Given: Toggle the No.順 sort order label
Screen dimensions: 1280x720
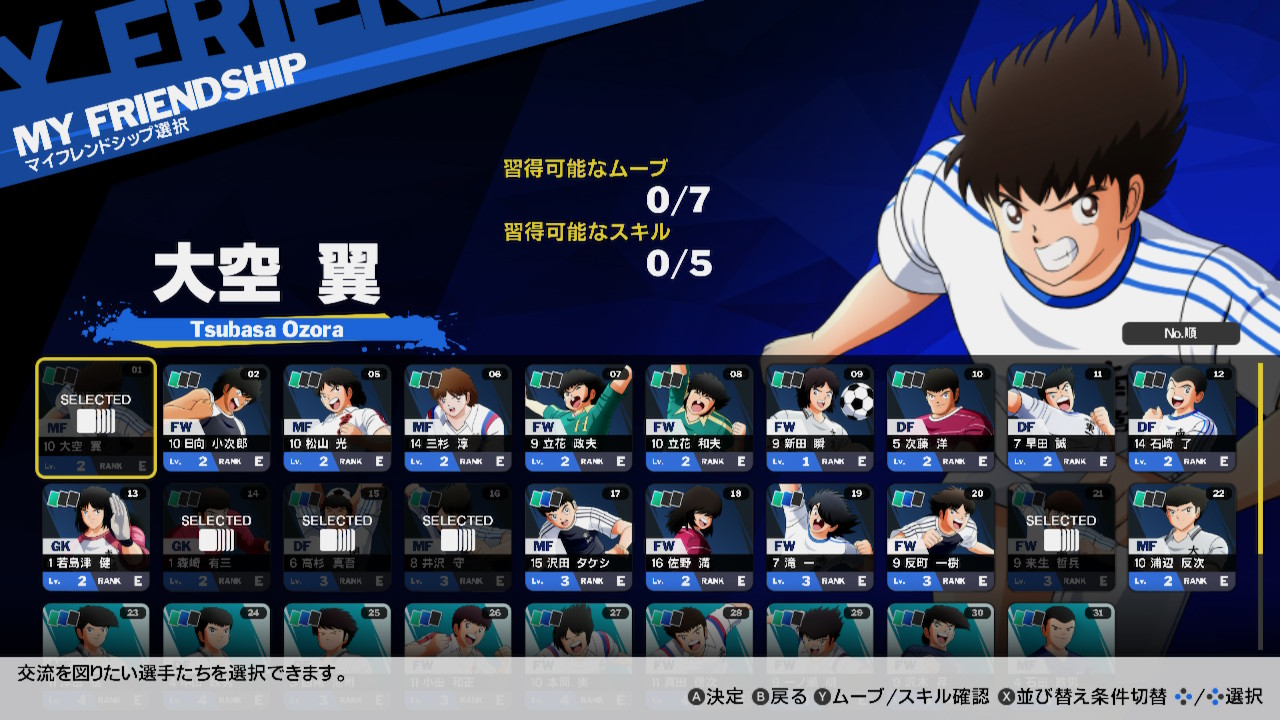Looking at the screenshot, I should (1180, 333).
